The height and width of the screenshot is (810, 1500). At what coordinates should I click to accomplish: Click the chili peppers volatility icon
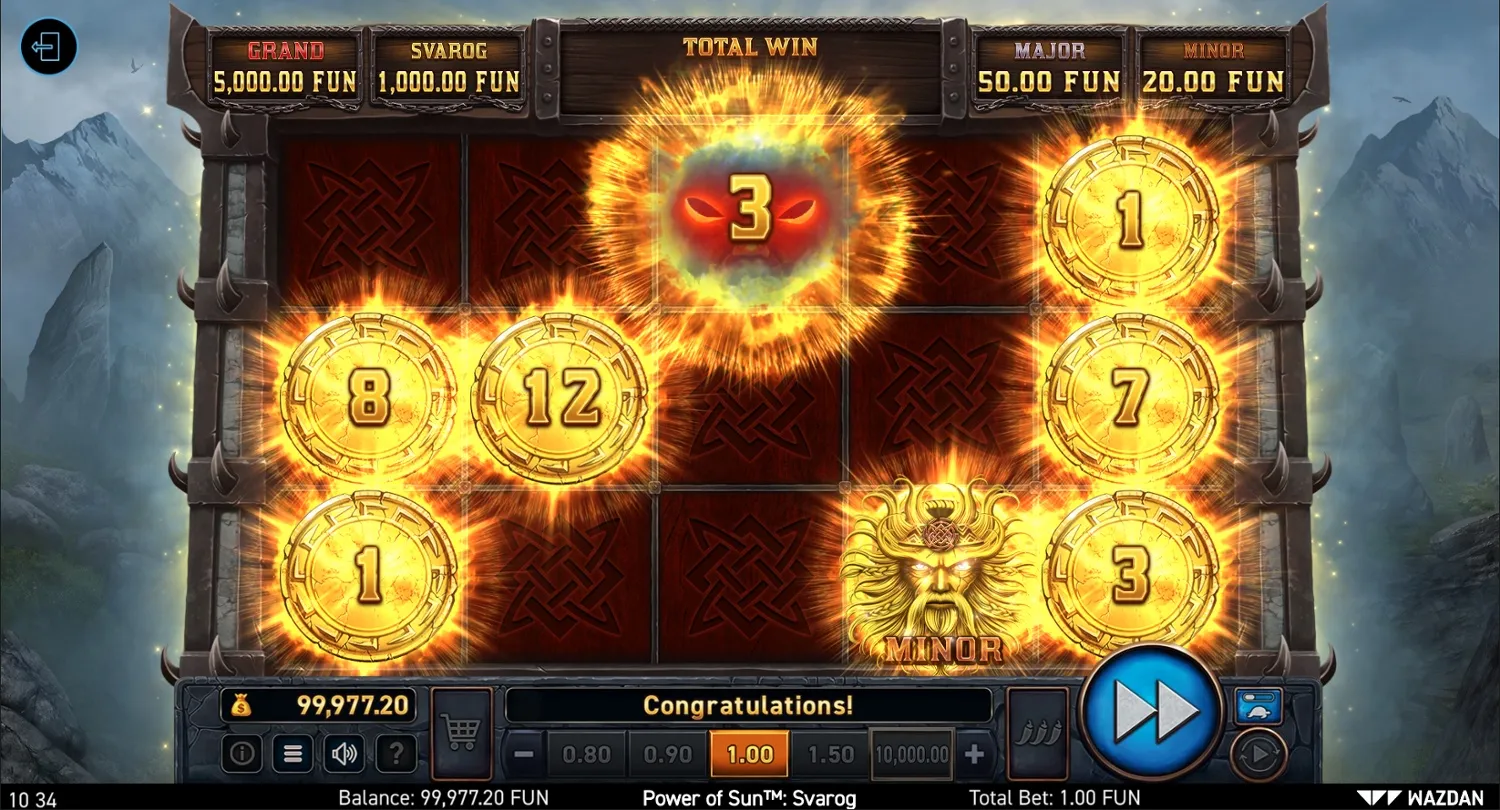coord(1038,732)
